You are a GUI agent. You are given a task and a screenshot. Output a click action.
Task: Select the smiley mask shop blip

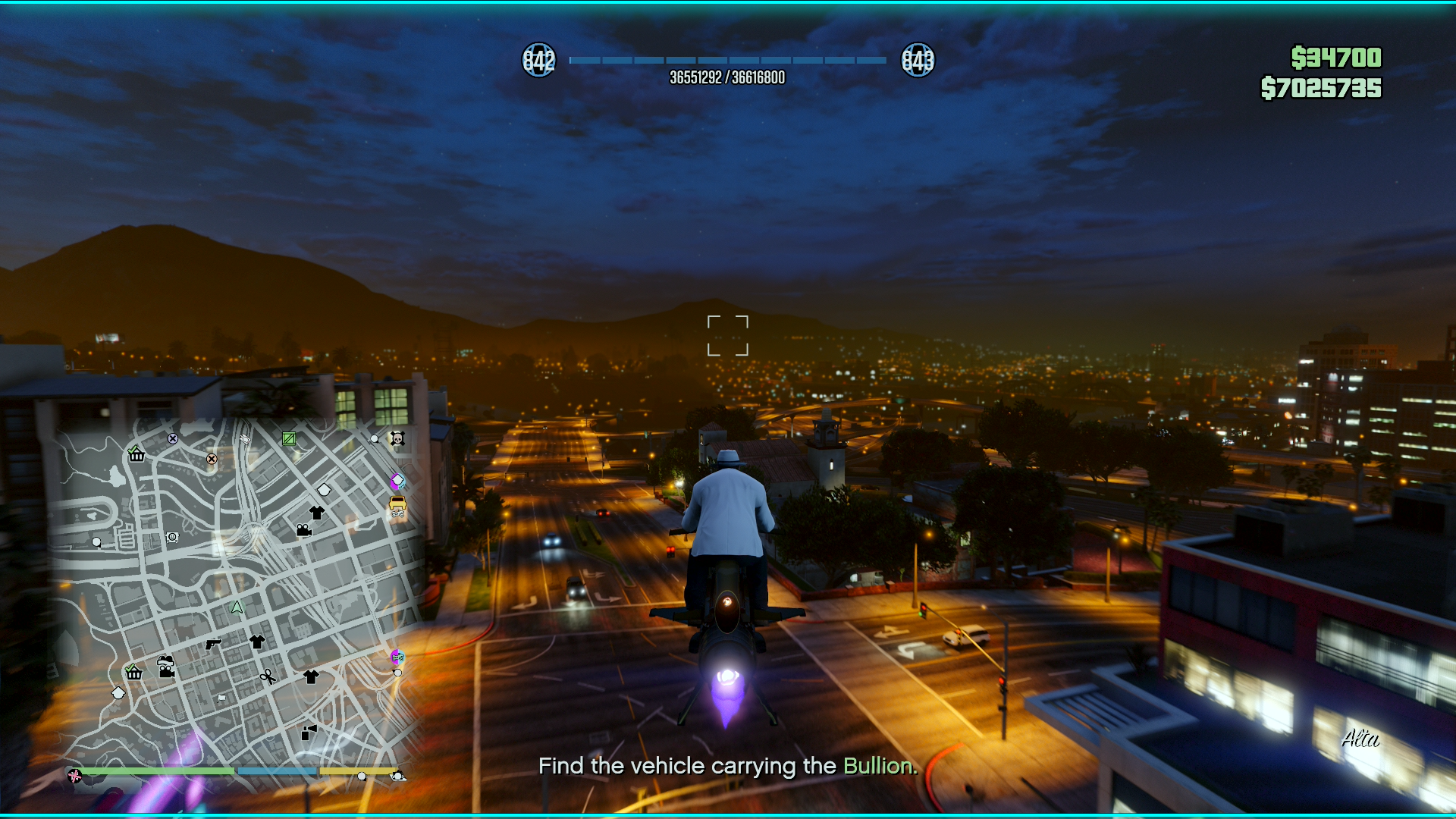point(171,537)
